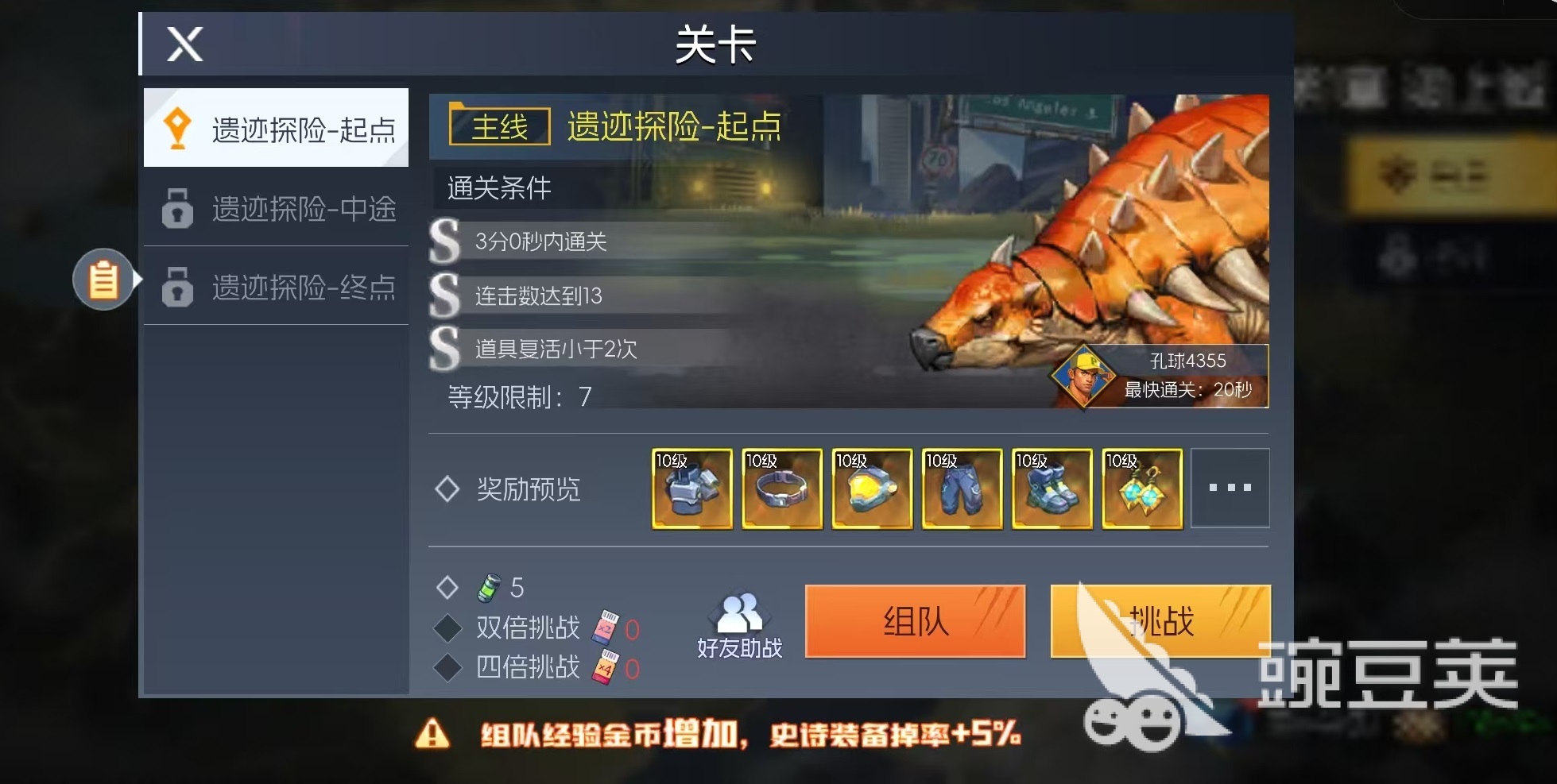Open the amulet reward item icon
This screenshot has height=784, width=1557.
[x=1141, y=489]
